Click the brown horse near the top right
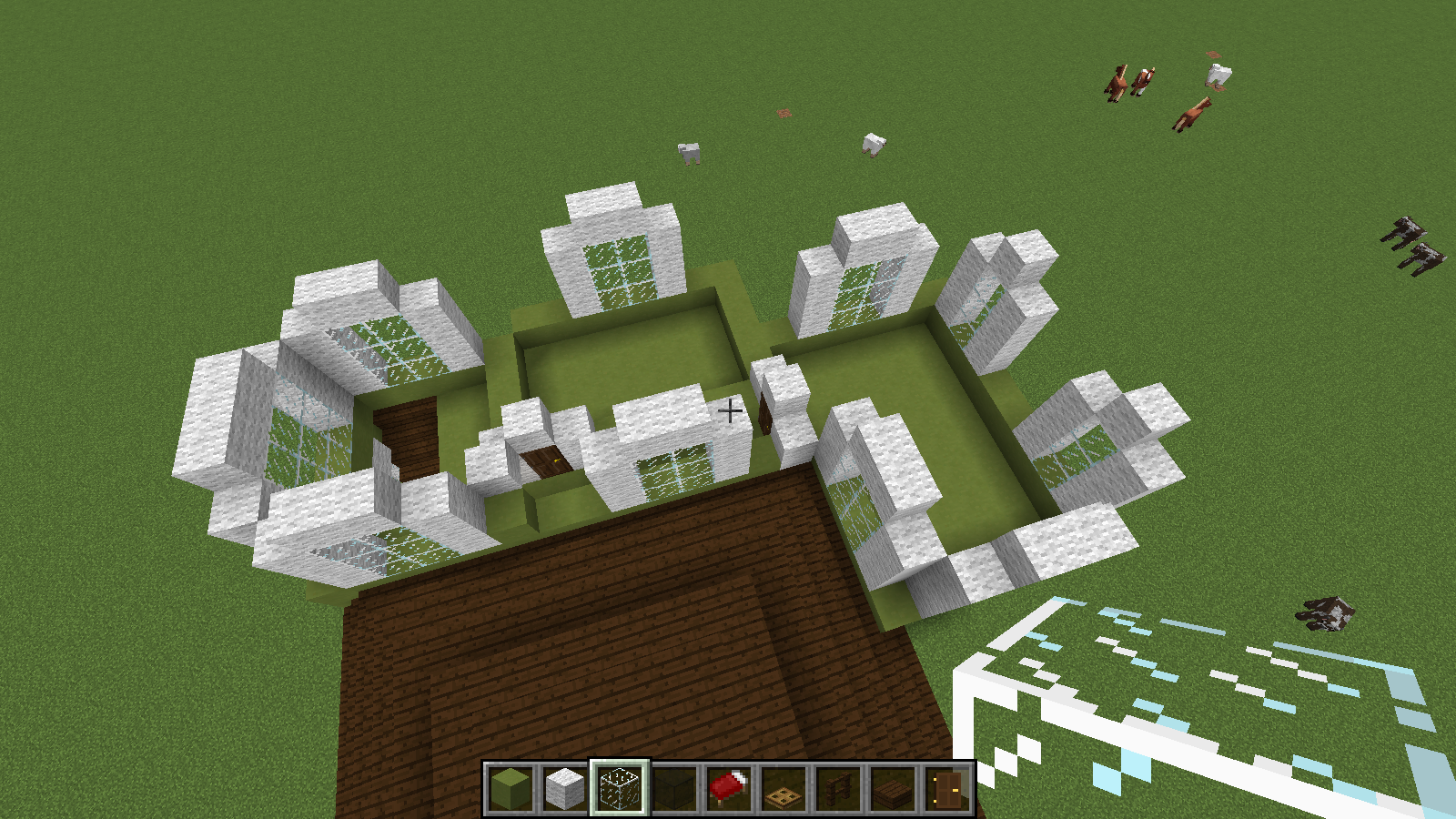1456x819 pixels. pos(1117,84)
